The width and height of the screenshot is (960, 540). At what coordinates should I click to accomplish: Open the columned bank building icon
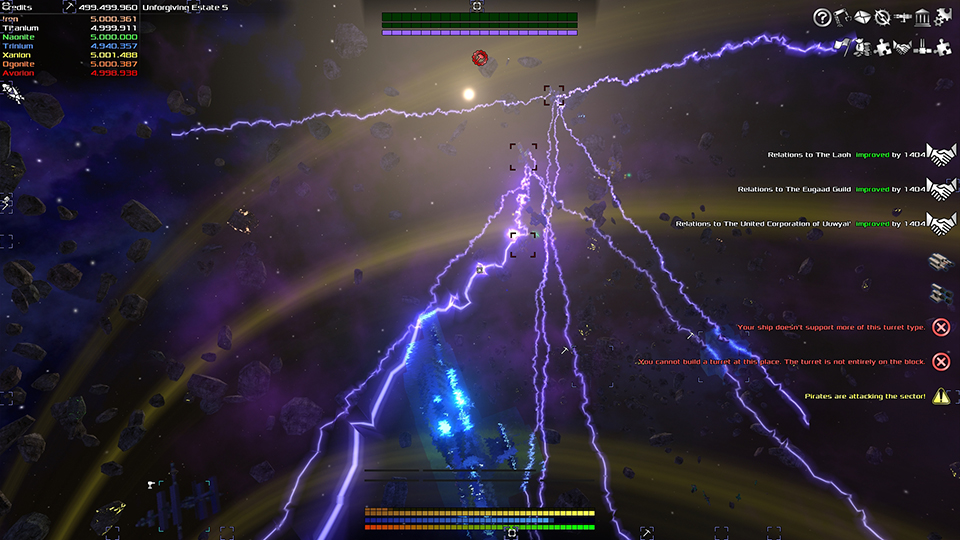click(923, 17)
